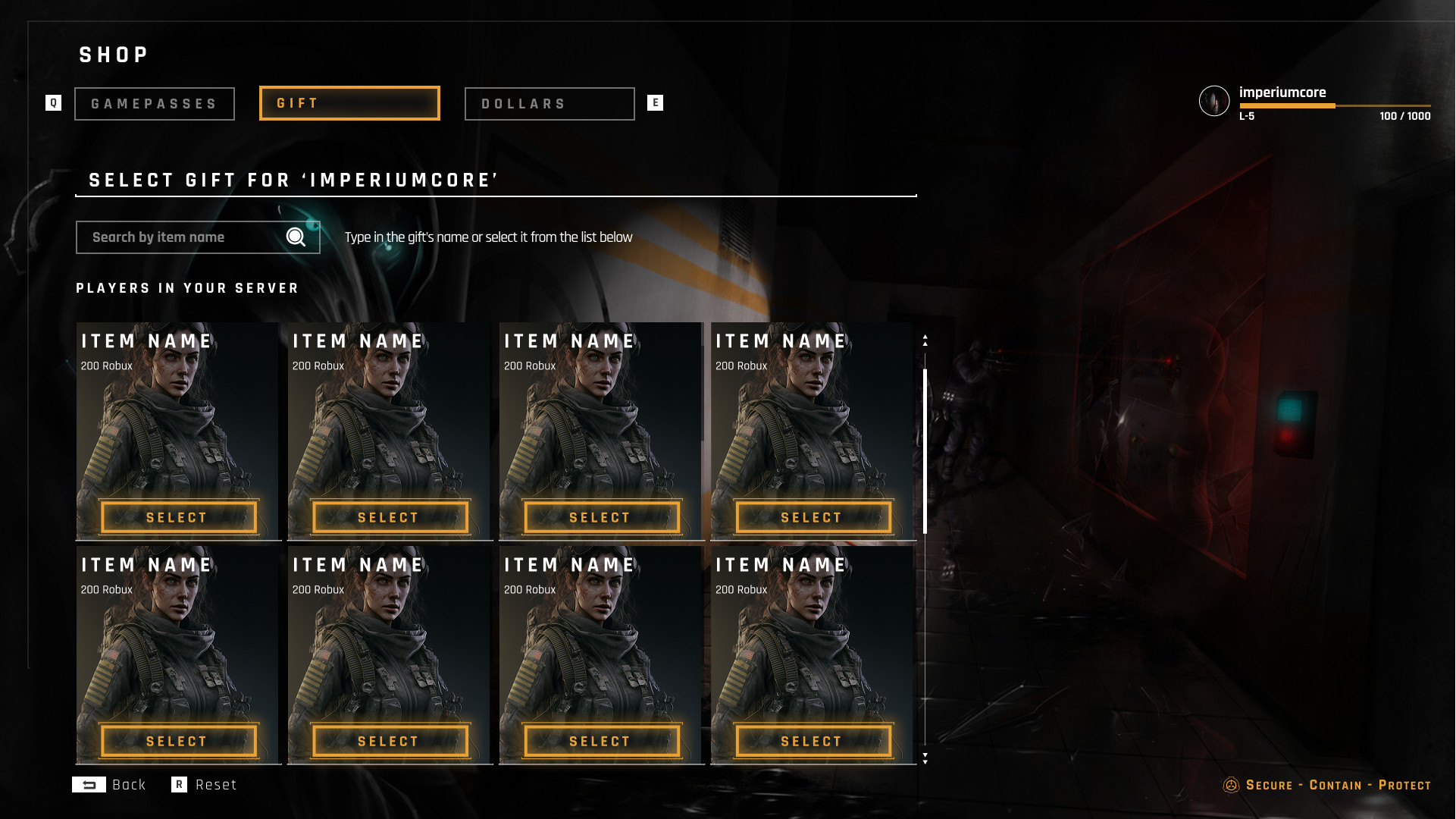
Task: Focus the 'Search by item name' field
Action: click(182, 237)
